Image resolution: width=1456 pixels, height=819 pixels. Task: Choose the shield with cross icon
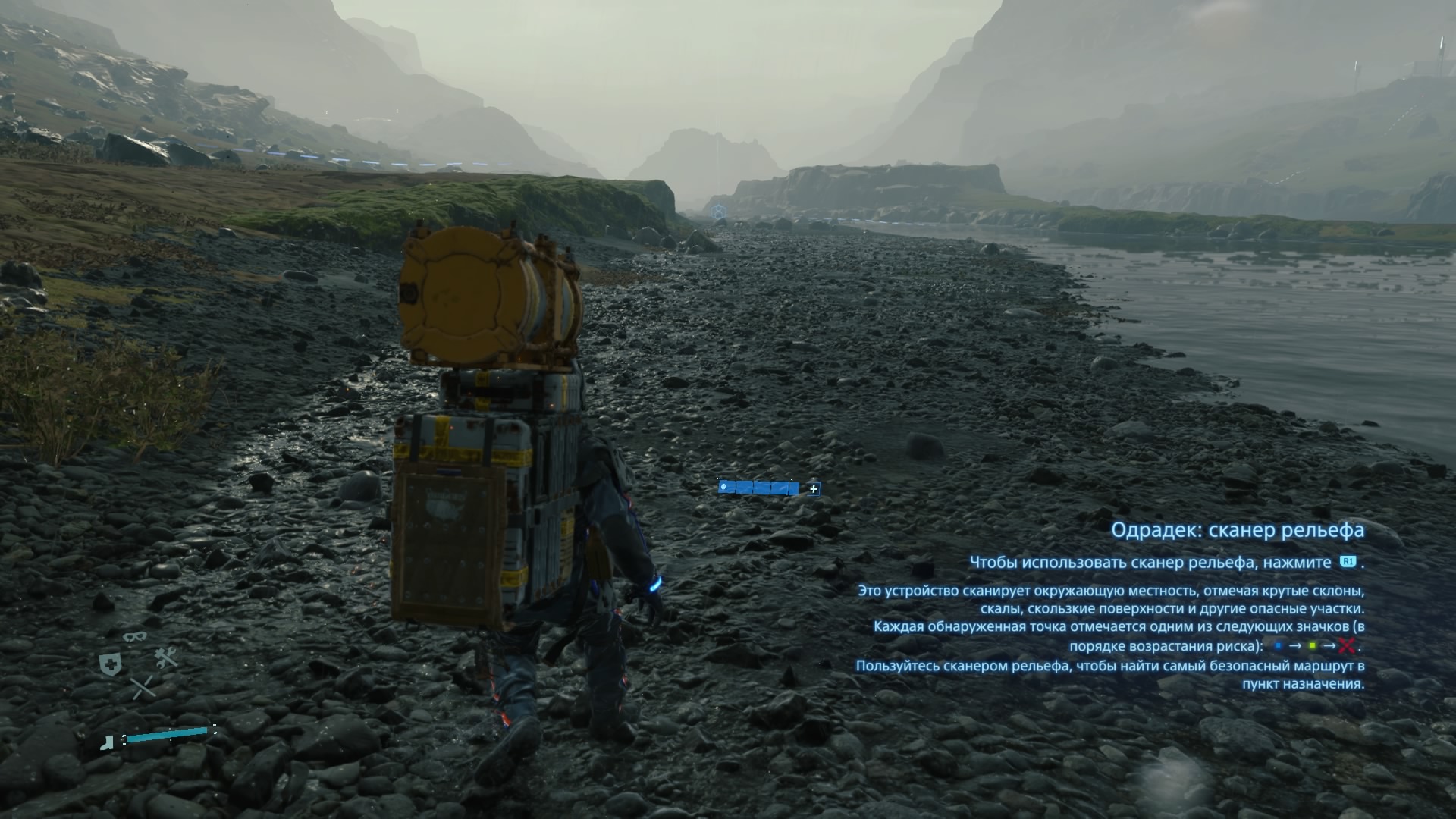click(111, 665)
